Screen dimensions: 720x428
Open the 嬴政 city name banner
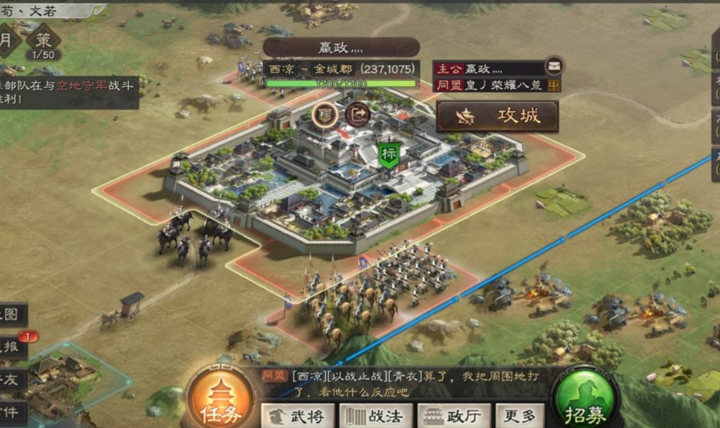(x=341, y=47)
